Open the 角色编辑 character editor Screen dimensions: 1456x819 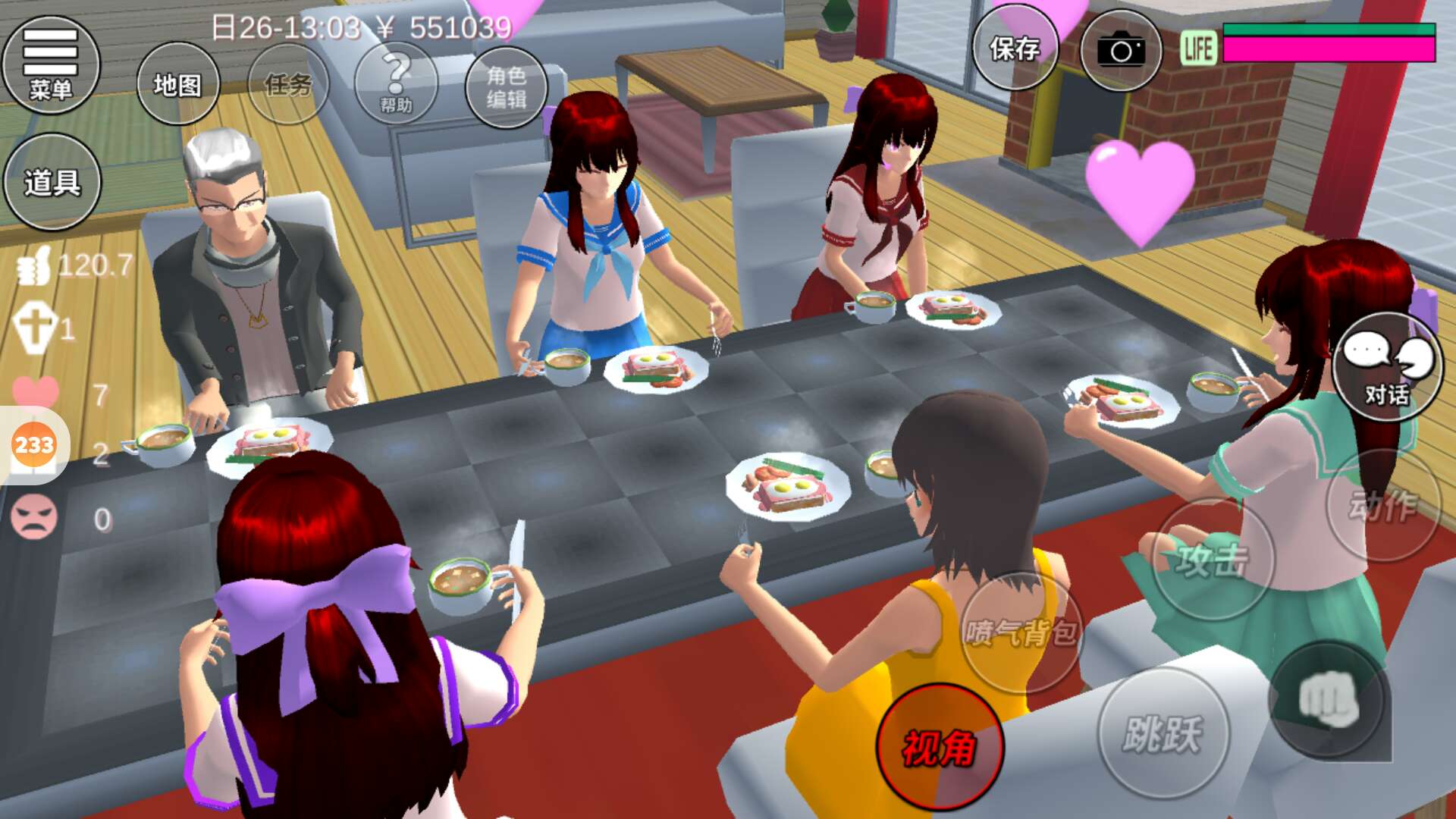coord(506,86)
